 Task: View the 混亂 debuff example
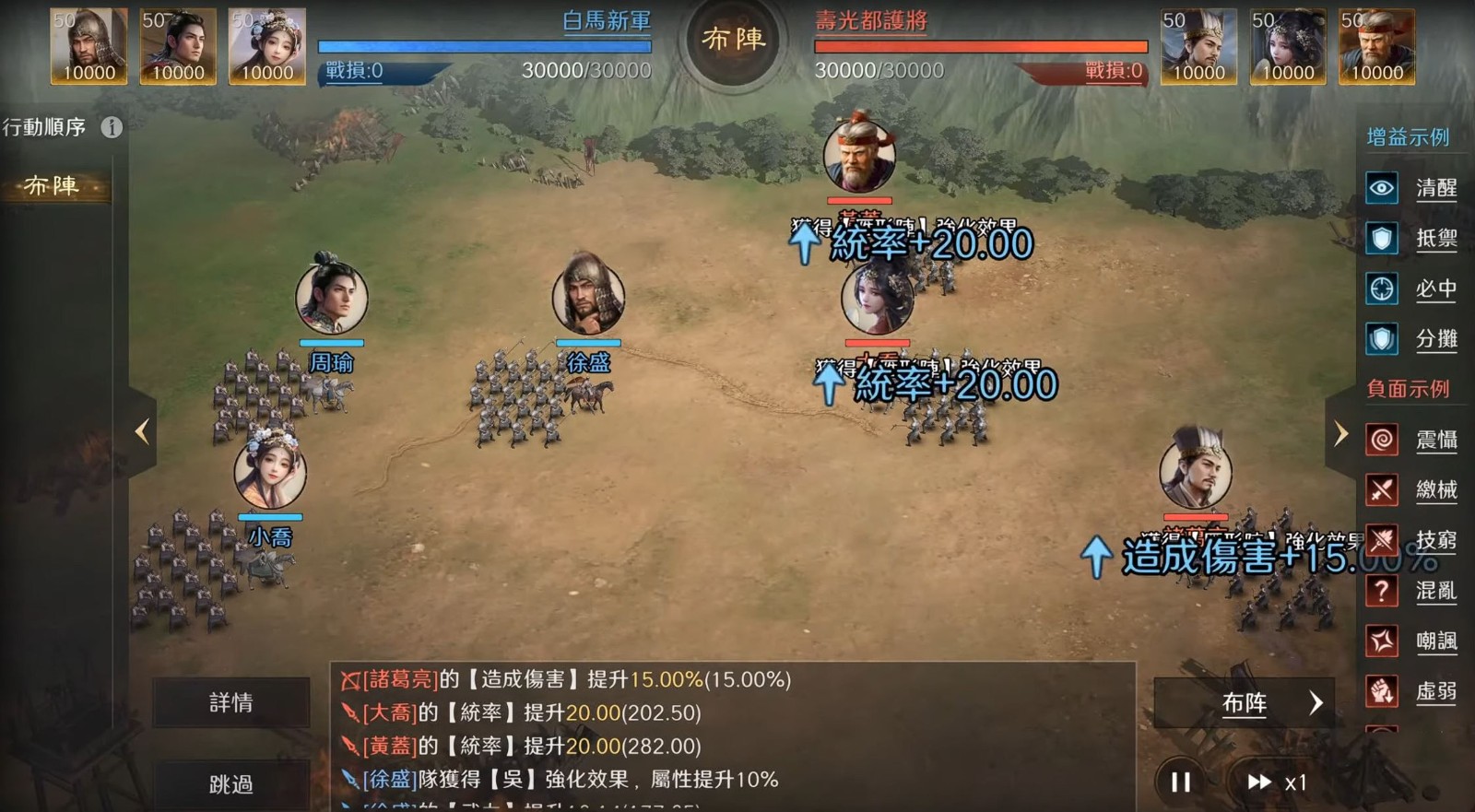(1410, 591)
